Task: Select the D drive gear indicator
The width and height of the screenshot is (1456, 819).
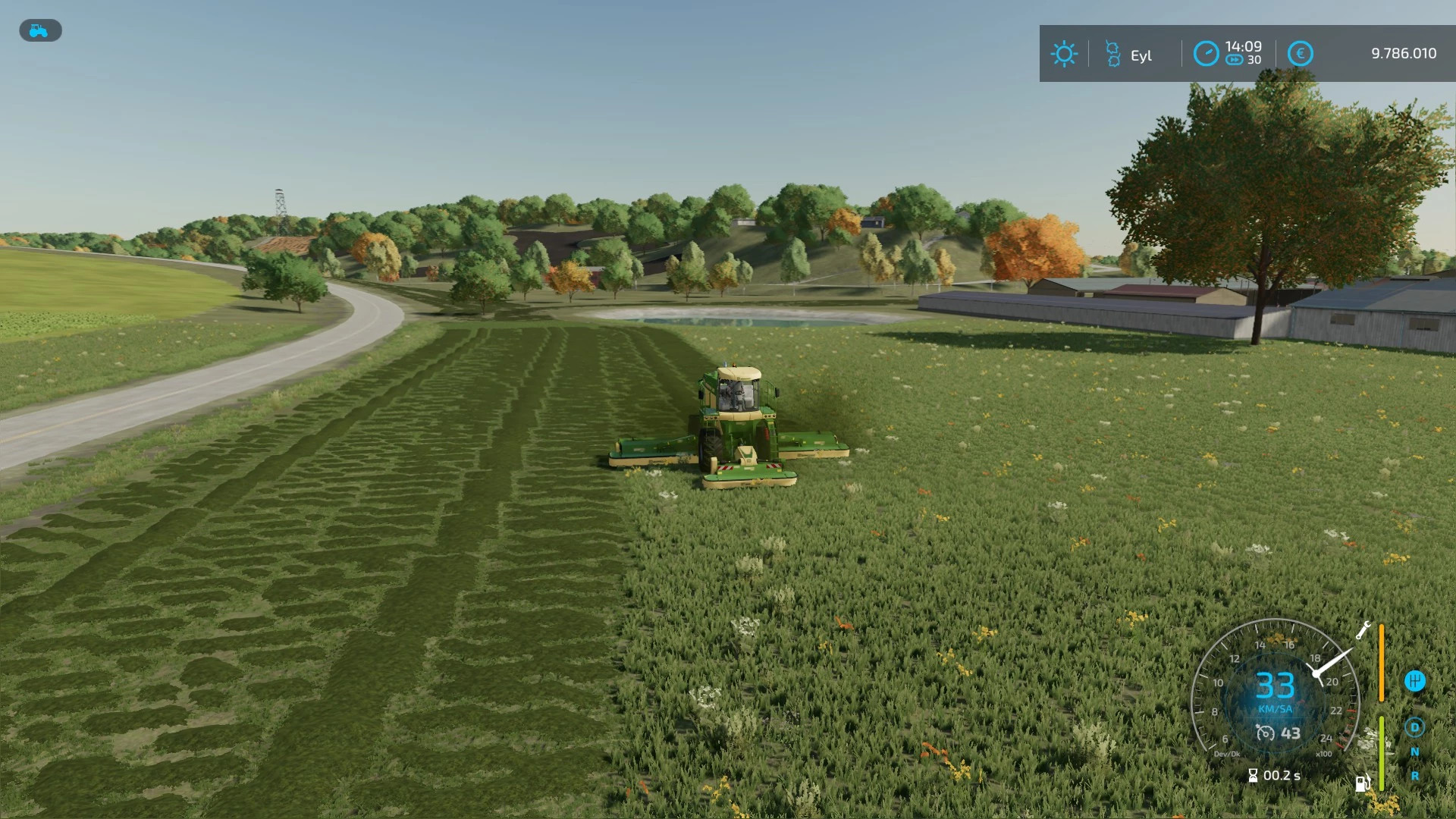Action: pos(1415,726)
